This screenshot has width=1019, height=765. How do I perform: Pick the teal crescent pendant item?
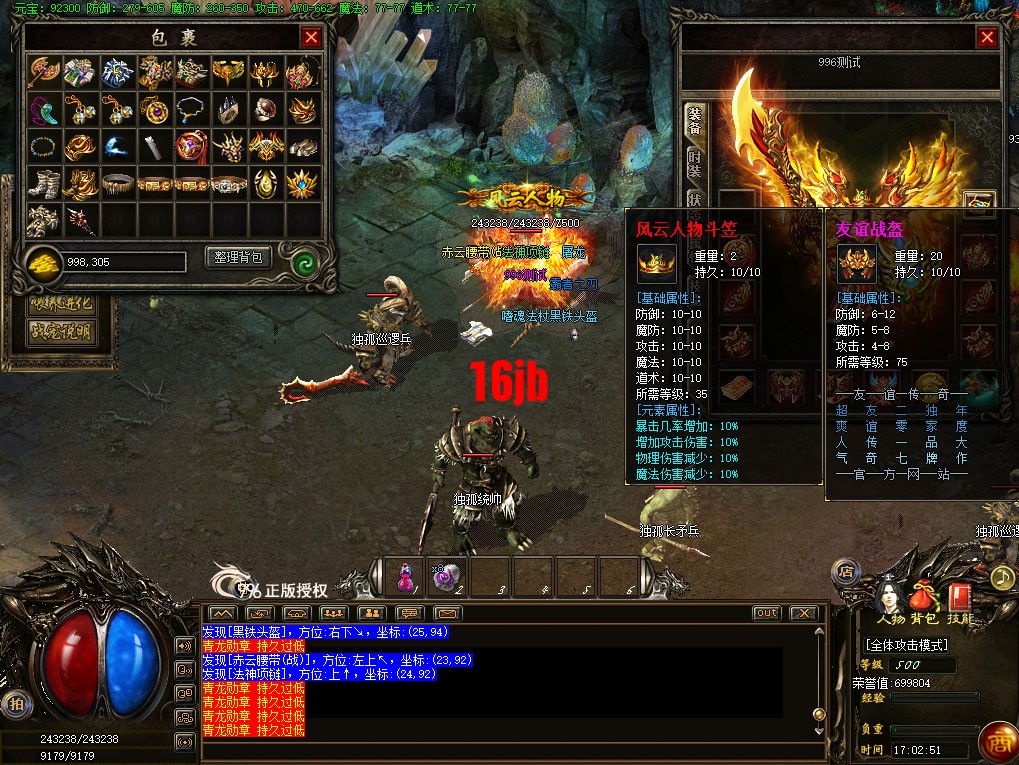(x=44, y=108)
